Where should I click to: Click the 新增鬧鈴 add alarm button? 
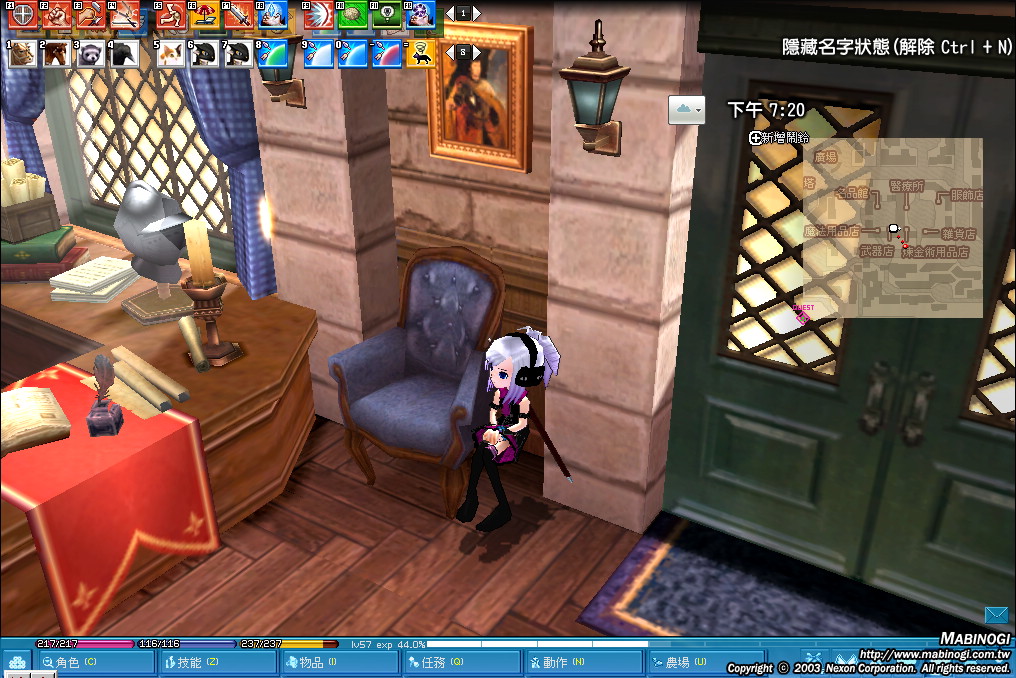780,138
